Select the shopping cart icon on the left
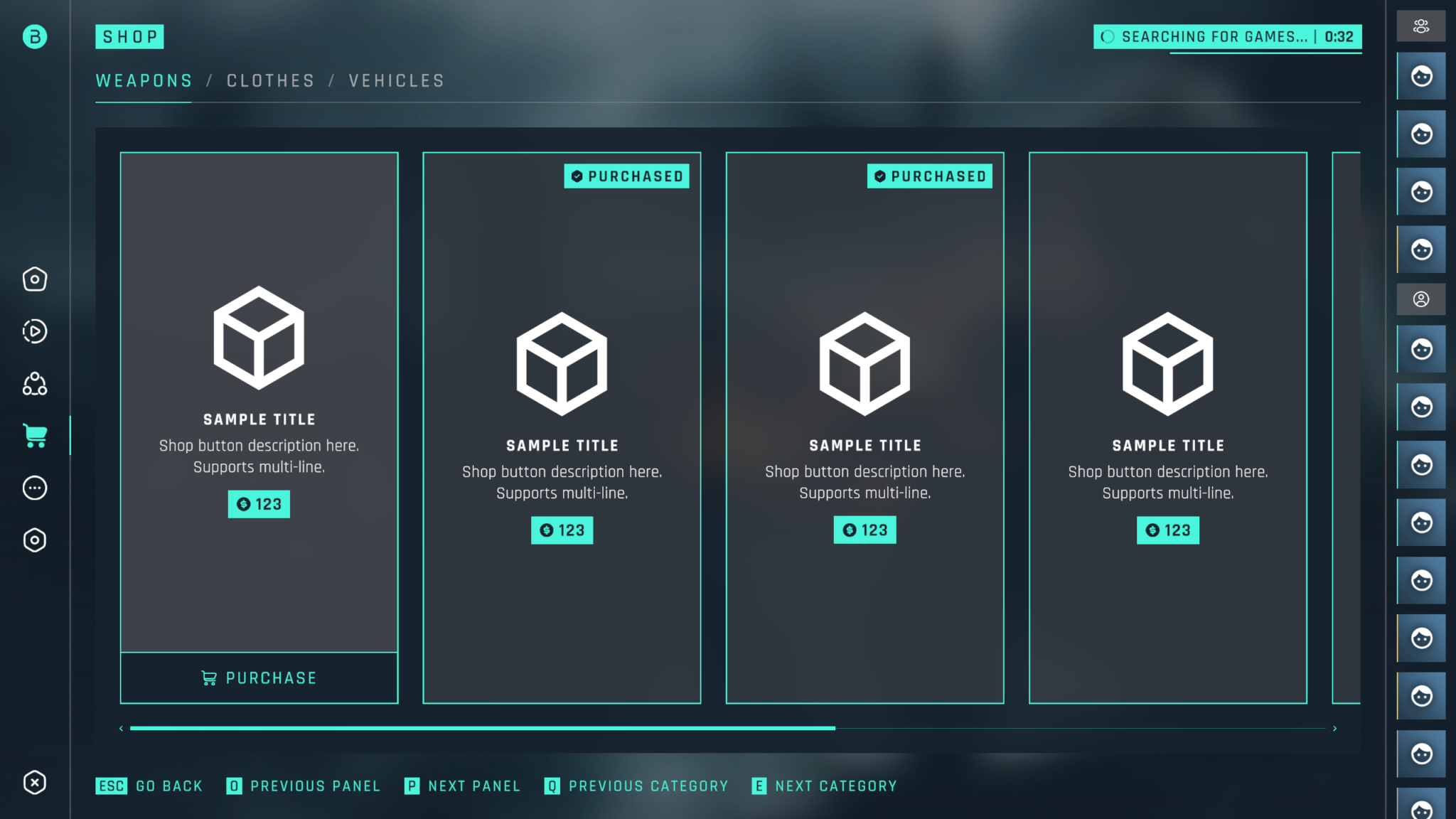 click(x=34, y=436)
